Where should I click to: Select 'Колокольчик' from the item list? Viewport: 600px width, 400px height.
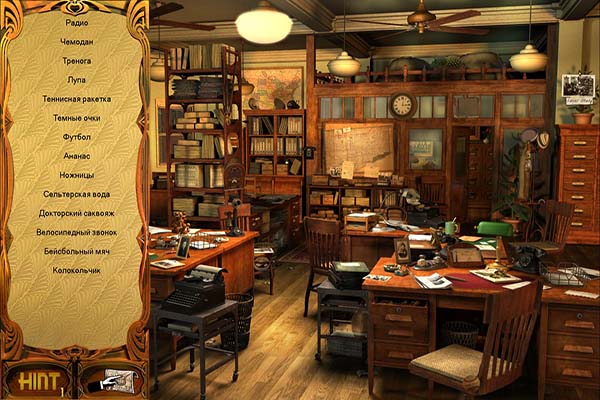coord(77,270)
